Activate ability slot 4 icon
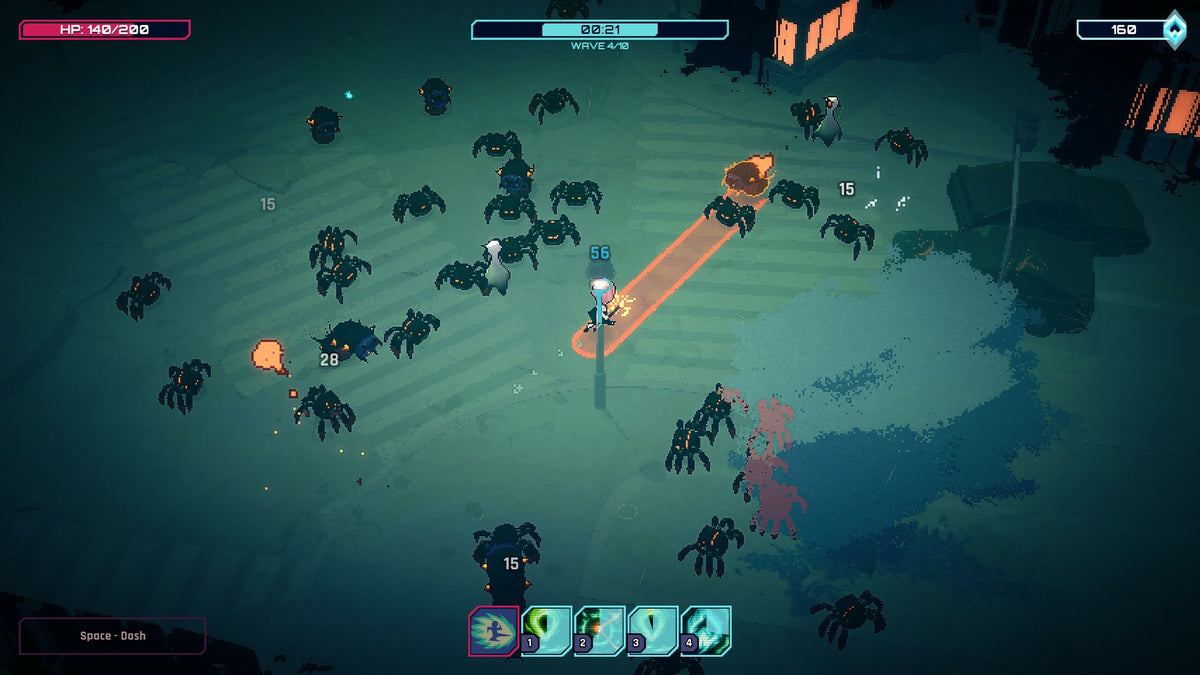 point(706,631)
